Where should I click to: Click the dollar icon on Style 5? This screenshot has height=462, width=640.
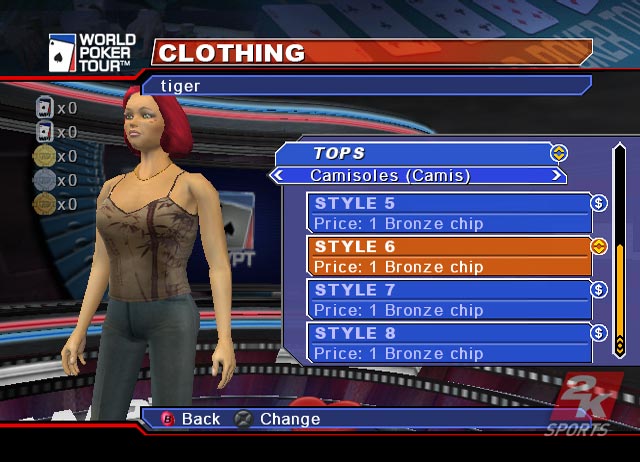(599, 203)
